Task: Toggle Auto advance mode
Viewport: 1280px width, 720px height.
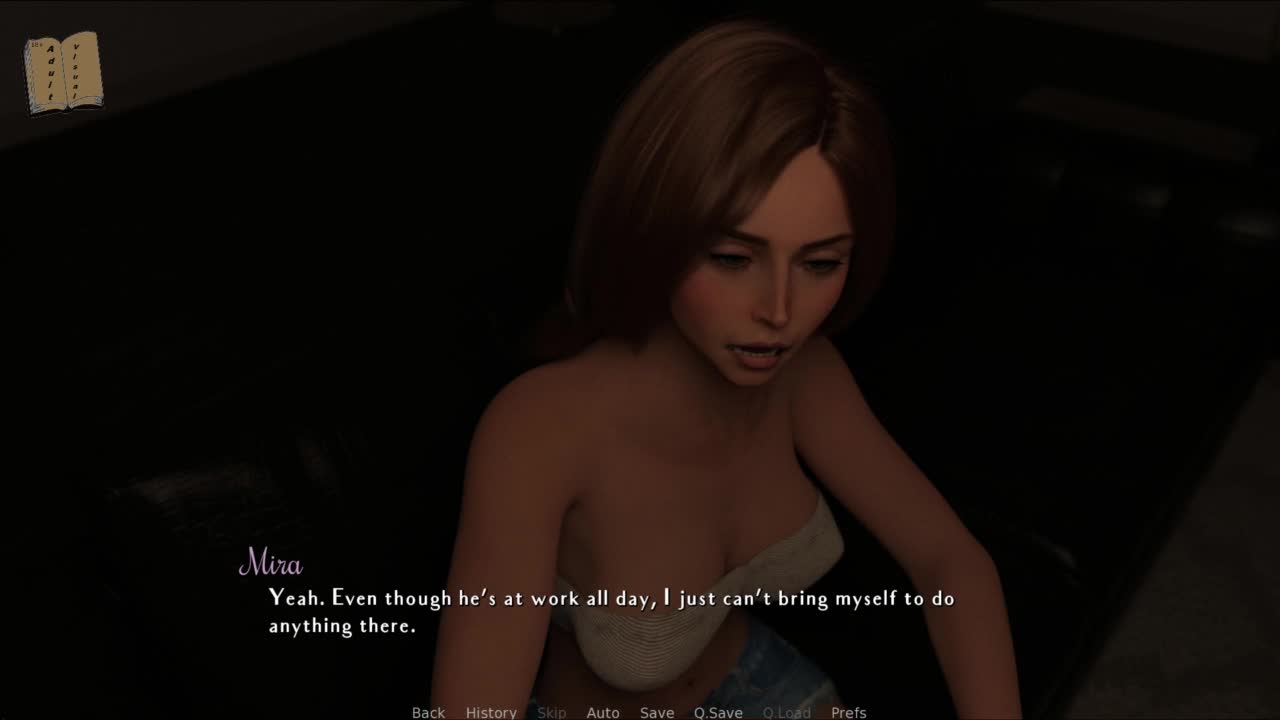Action: point(602,712)
